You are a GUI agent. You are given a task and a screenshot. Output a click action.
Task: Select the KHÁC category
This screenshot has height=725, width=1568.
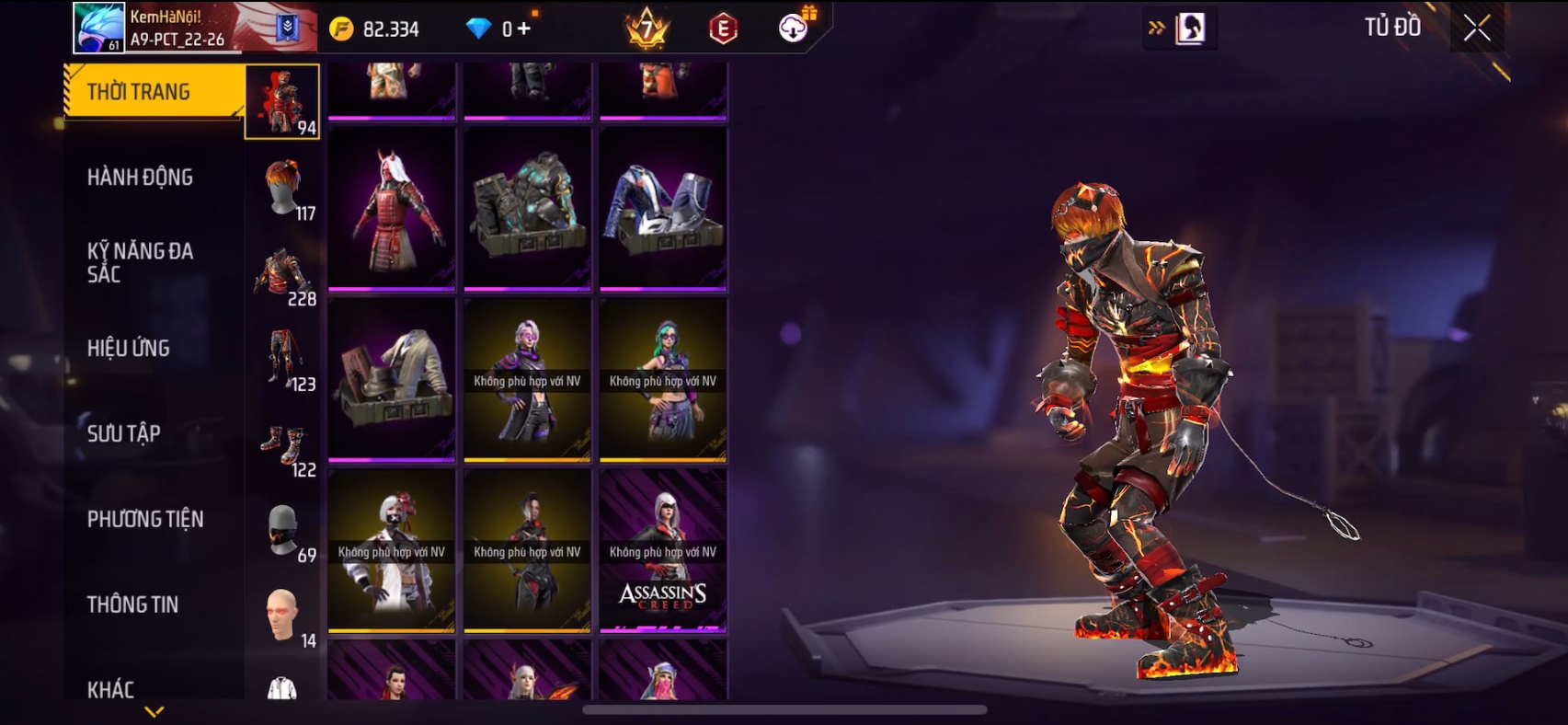coord(110,688)
